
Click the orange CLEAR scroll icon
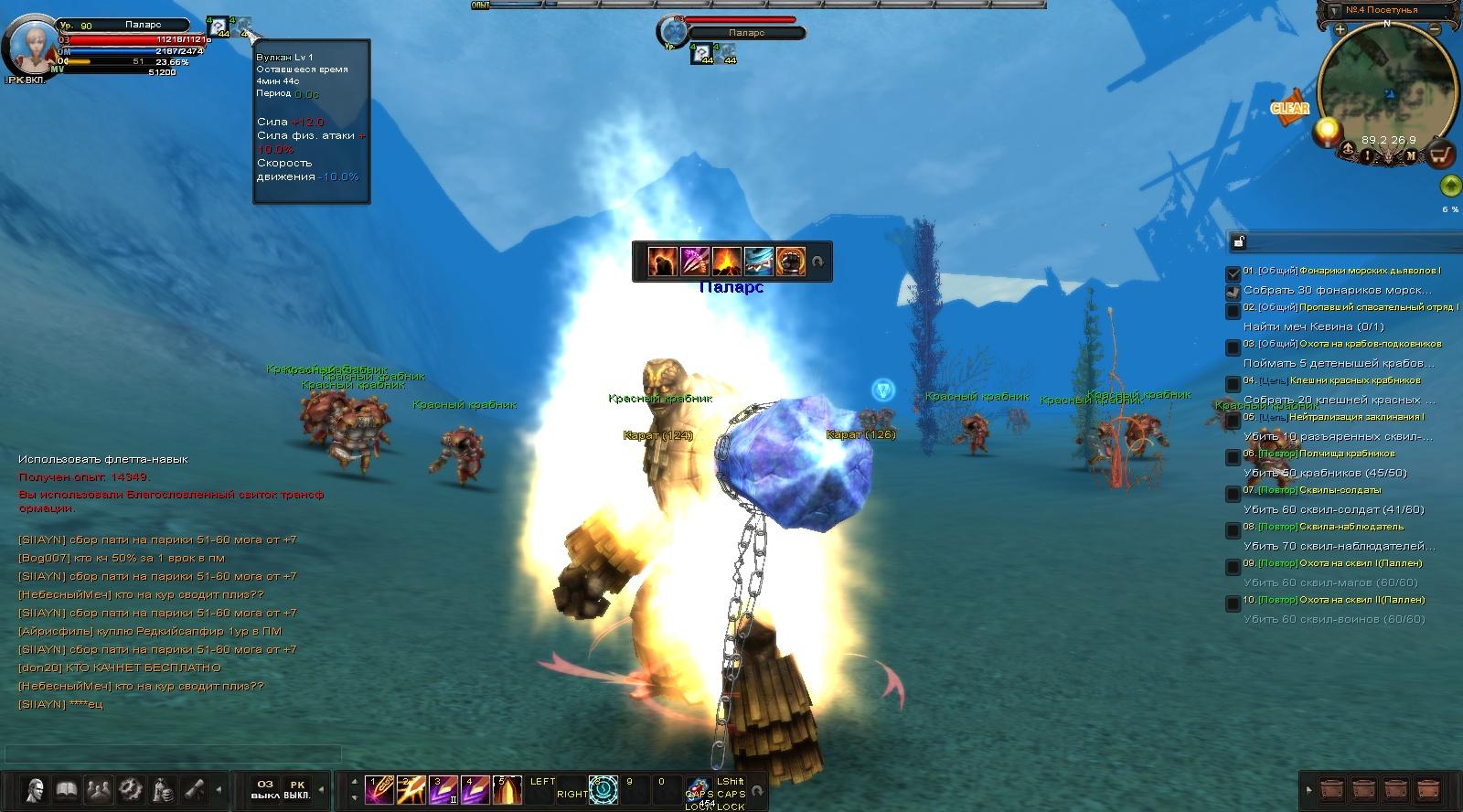[x=1289, y=107]
